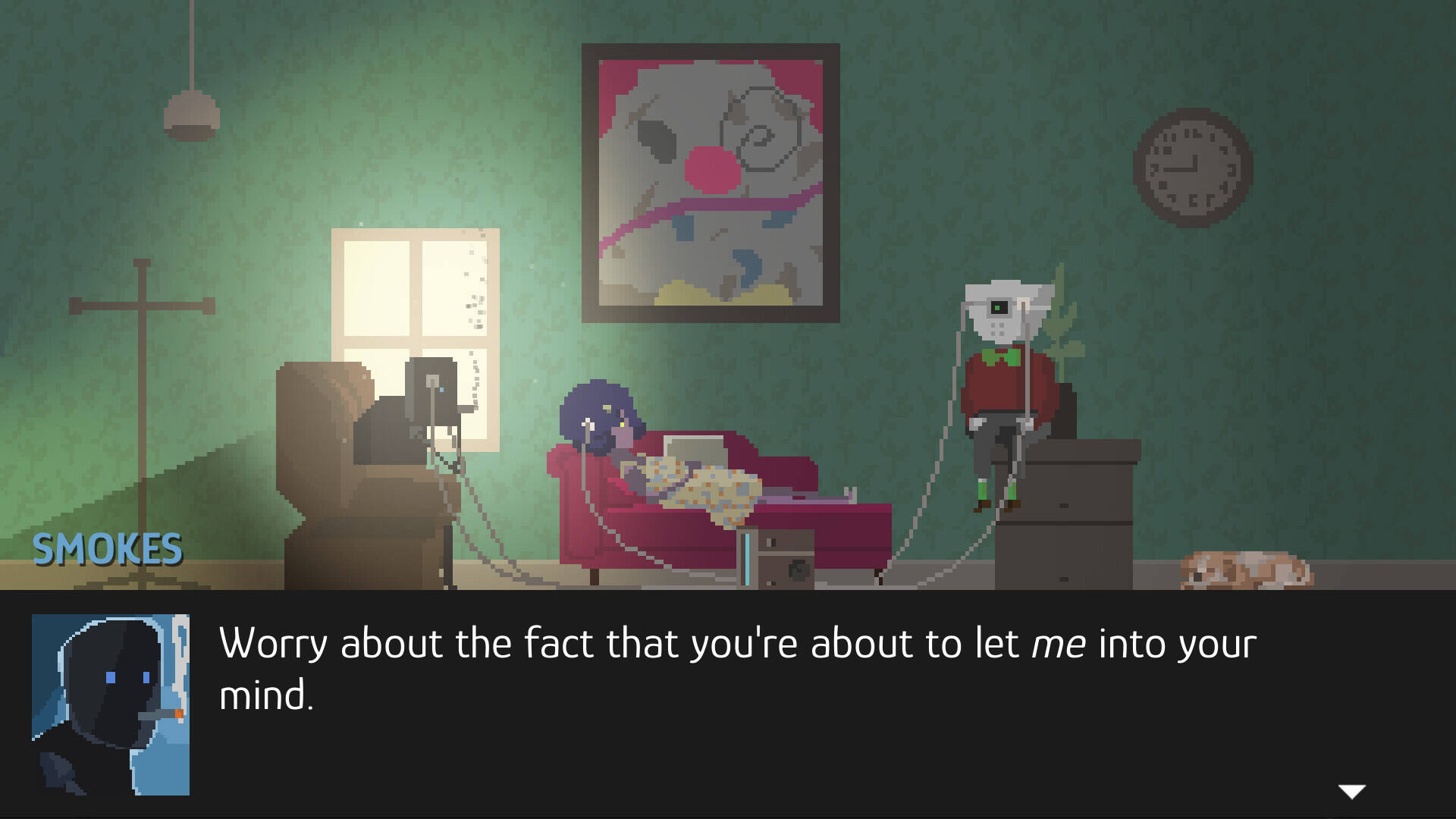Advance dialogue with the white arrow

coord(1351,792)
